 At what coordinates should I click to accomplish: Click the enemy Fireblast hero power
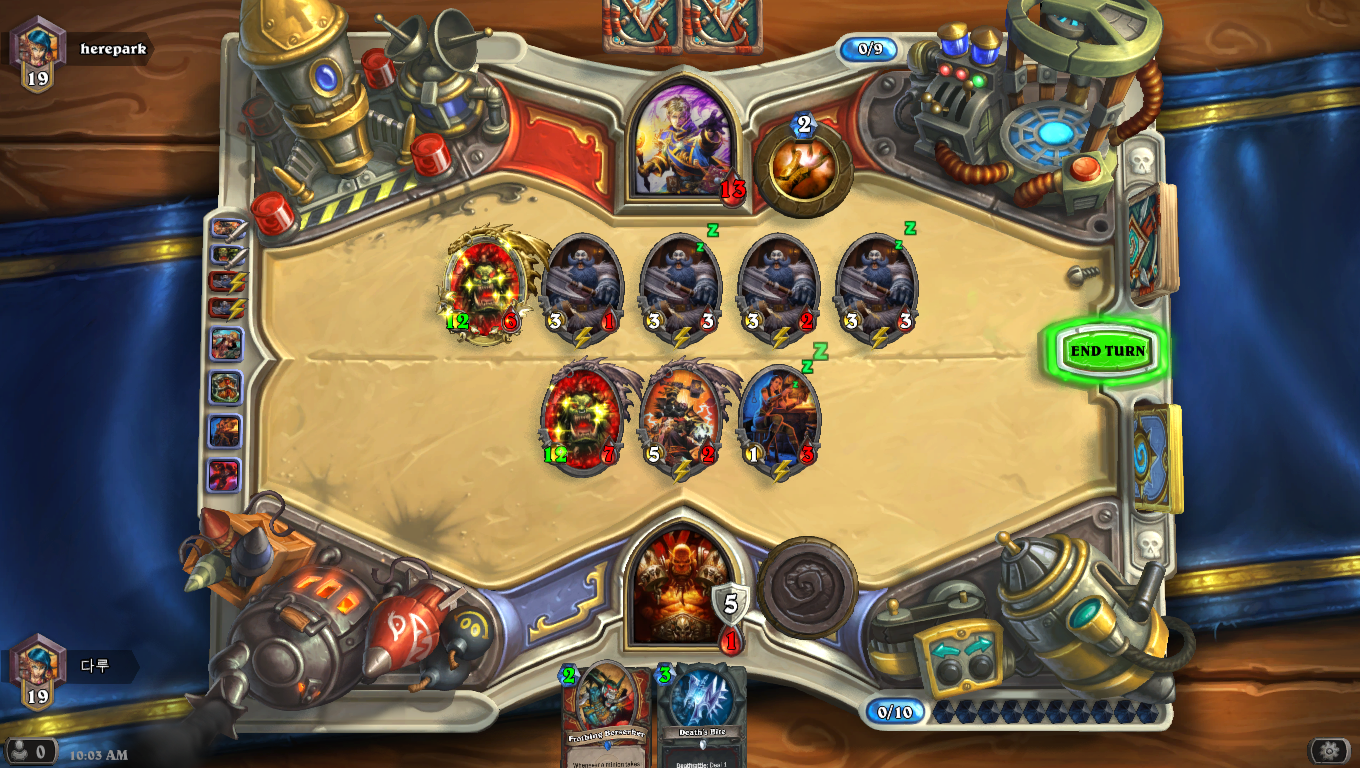pyautogui.click(x=803, y=168)
